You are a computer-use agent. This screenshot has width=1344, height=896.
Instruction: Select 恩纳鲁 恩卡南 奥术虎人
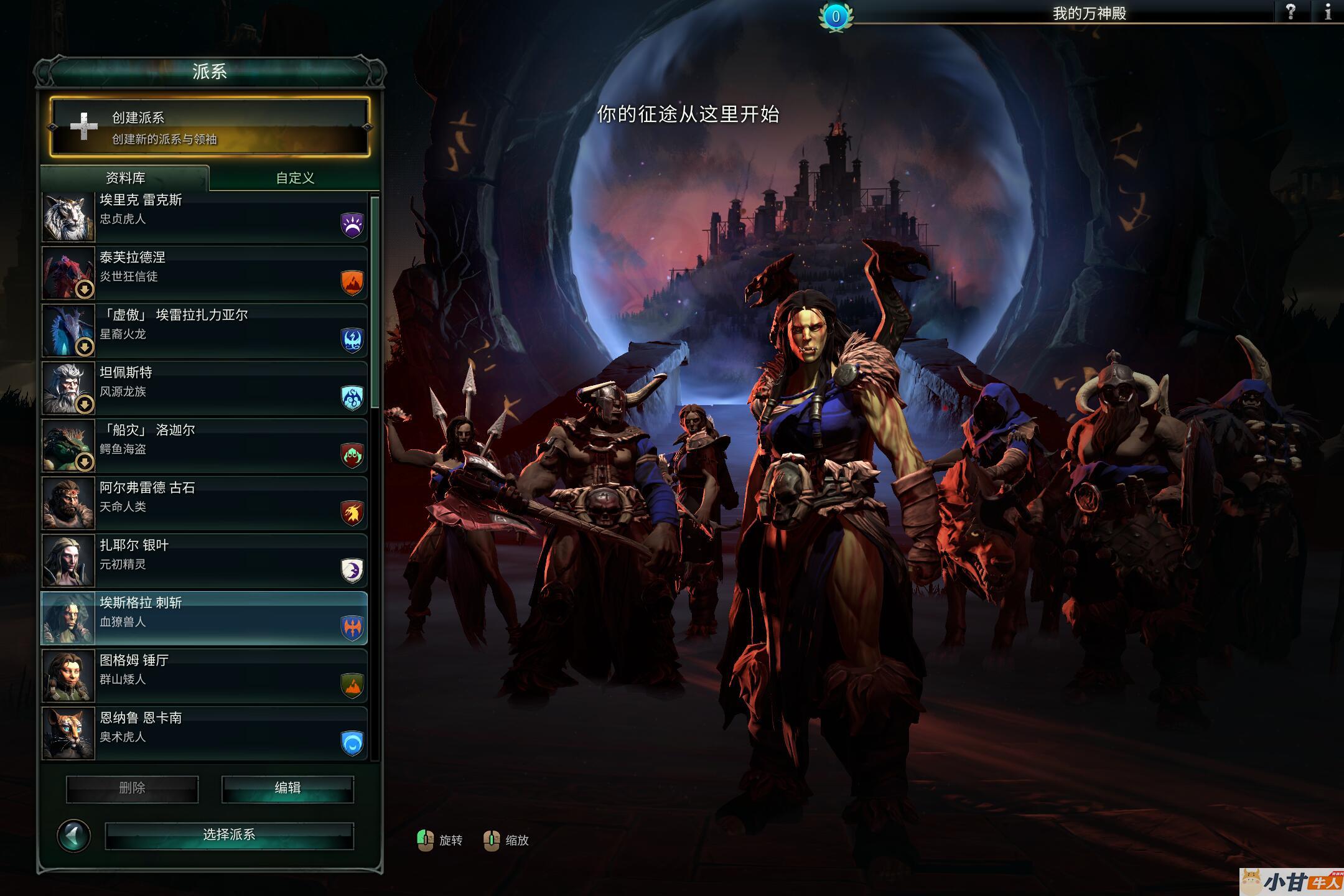coord(205,734)
